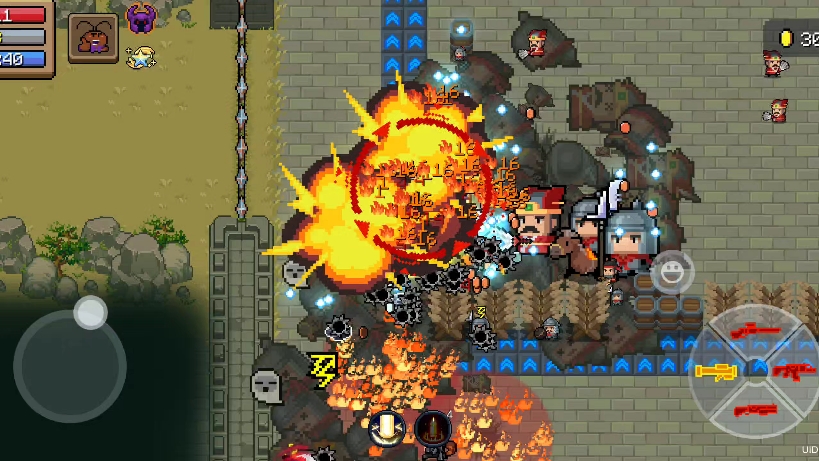The image size is (819, 461).
Task: Click the virtual joystick thumb knob
Action: [x=91, y=312]
